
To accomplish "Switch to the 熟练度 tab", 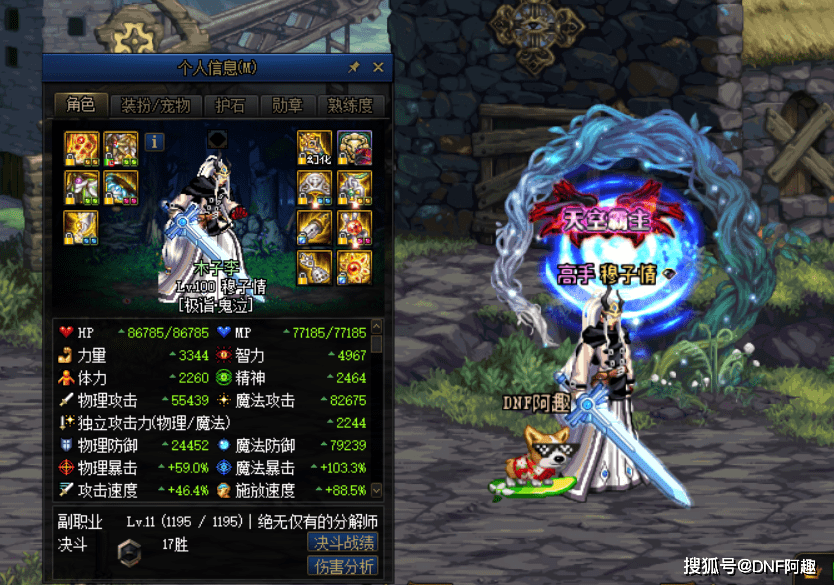I will [x=351, y=105].
